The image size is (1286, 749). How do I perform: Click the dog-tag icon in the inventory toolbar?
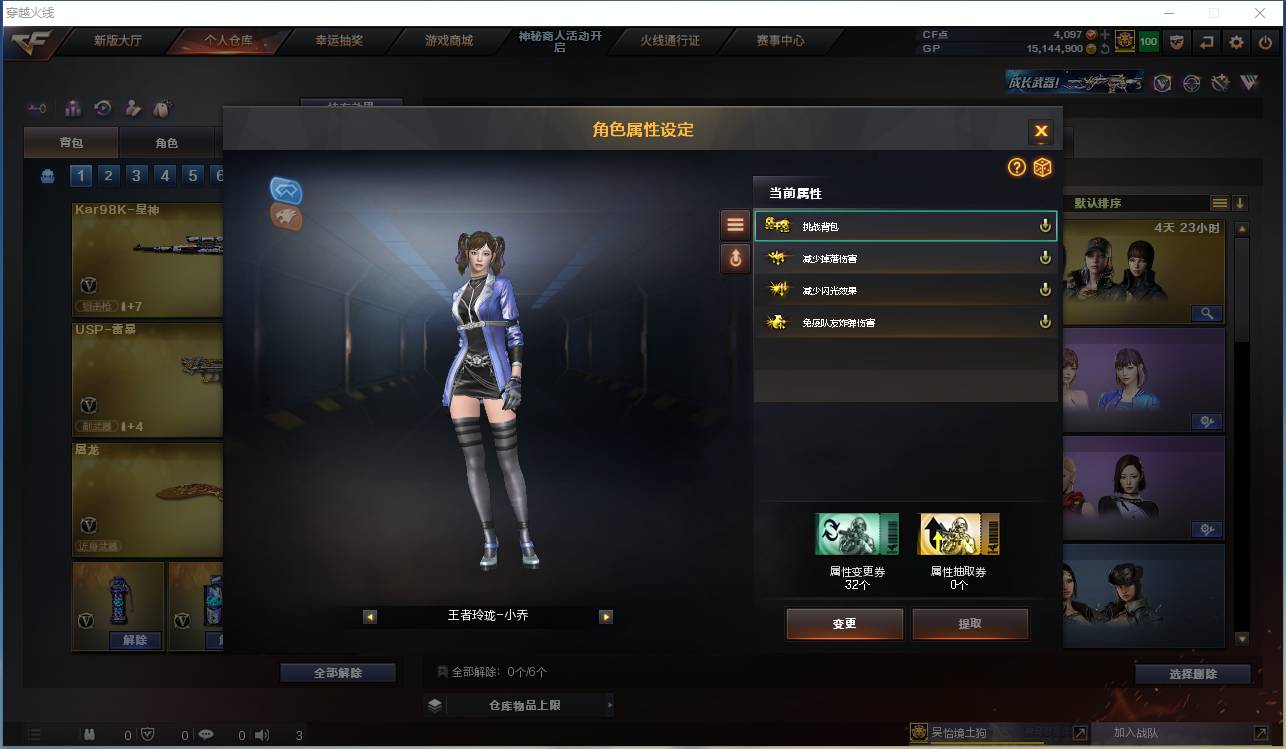tap(162, 107)
